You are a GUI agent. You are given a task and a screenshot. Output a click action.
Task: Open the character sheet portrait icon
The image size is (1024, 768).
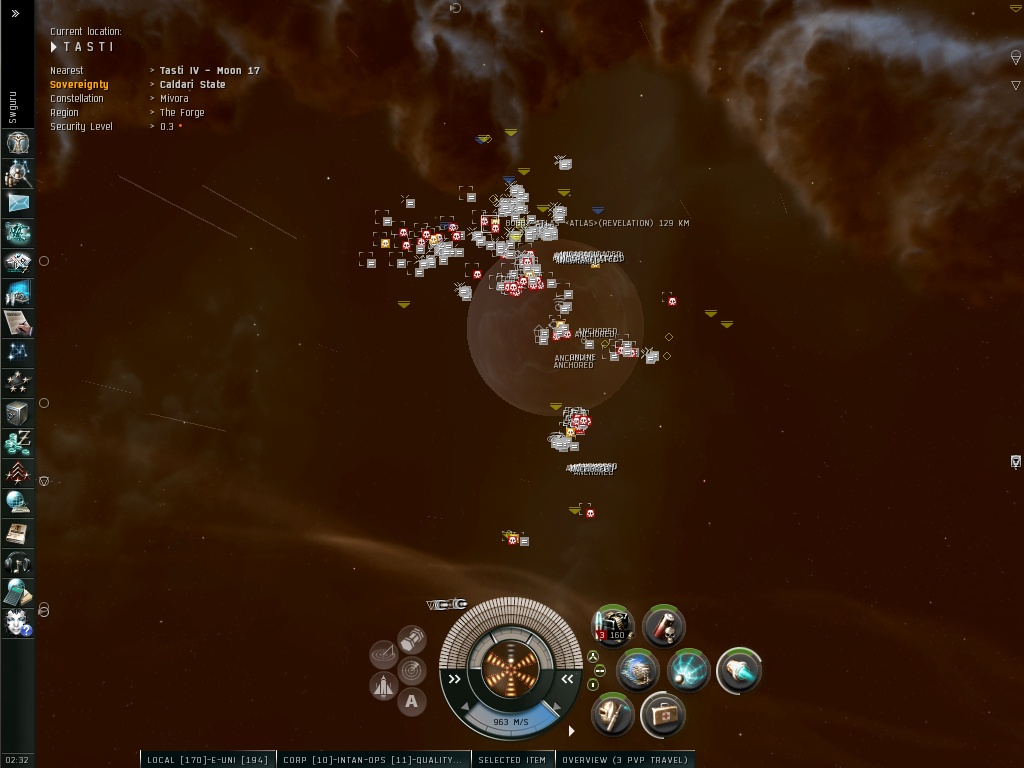pos(18,143)
